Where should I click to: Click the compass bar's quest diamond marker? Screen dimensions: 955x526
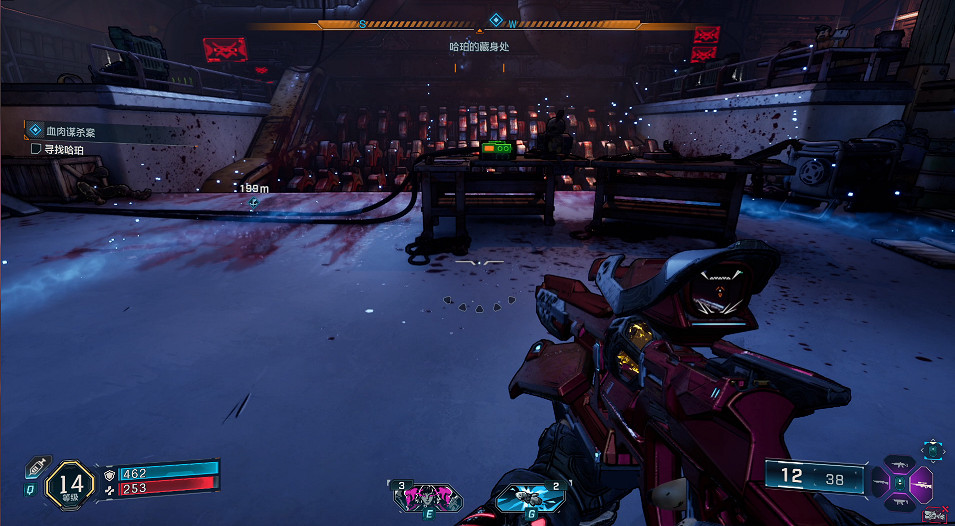point(495,20)
